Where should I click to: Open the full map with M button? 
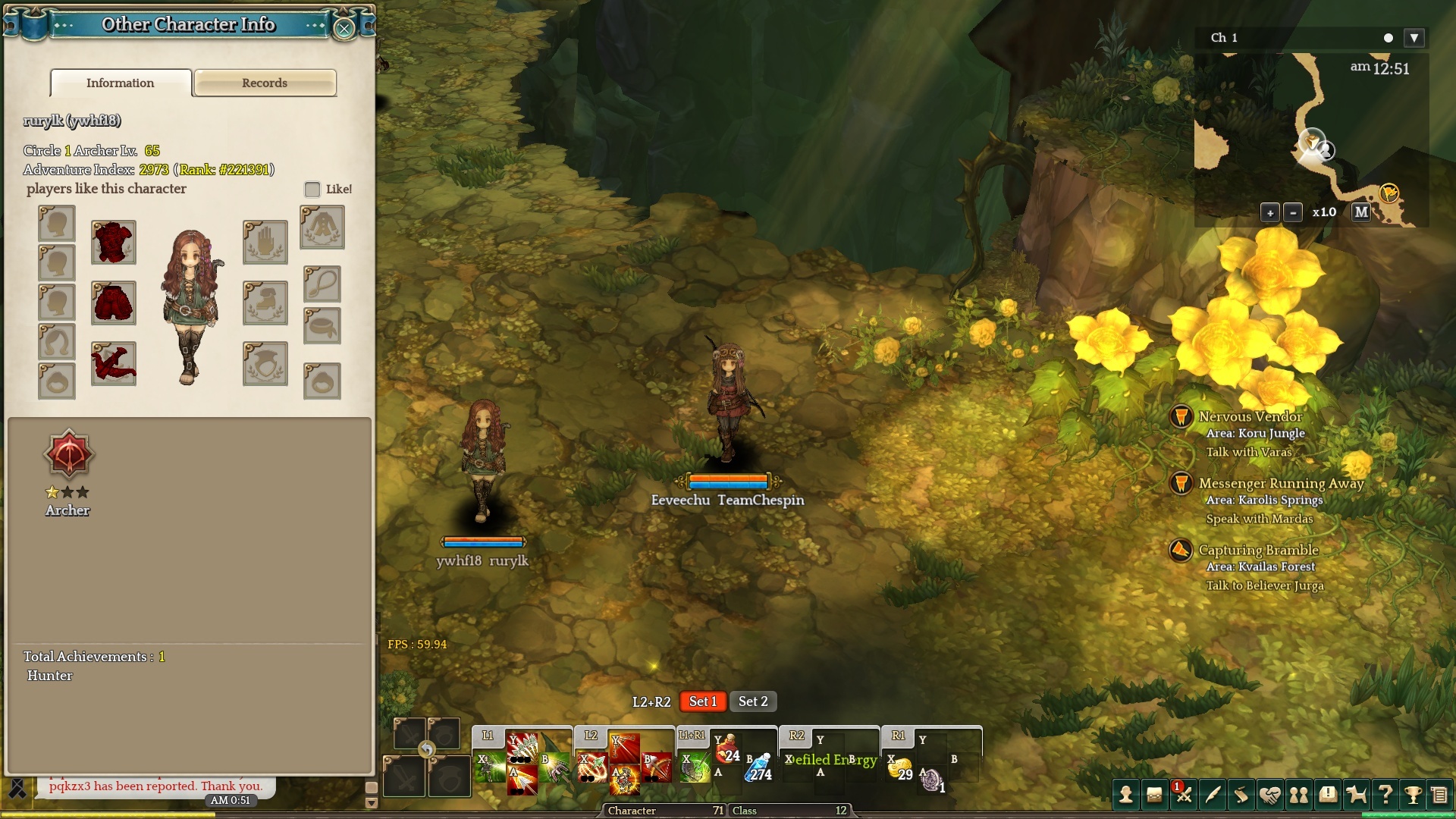coord(1361,213)
